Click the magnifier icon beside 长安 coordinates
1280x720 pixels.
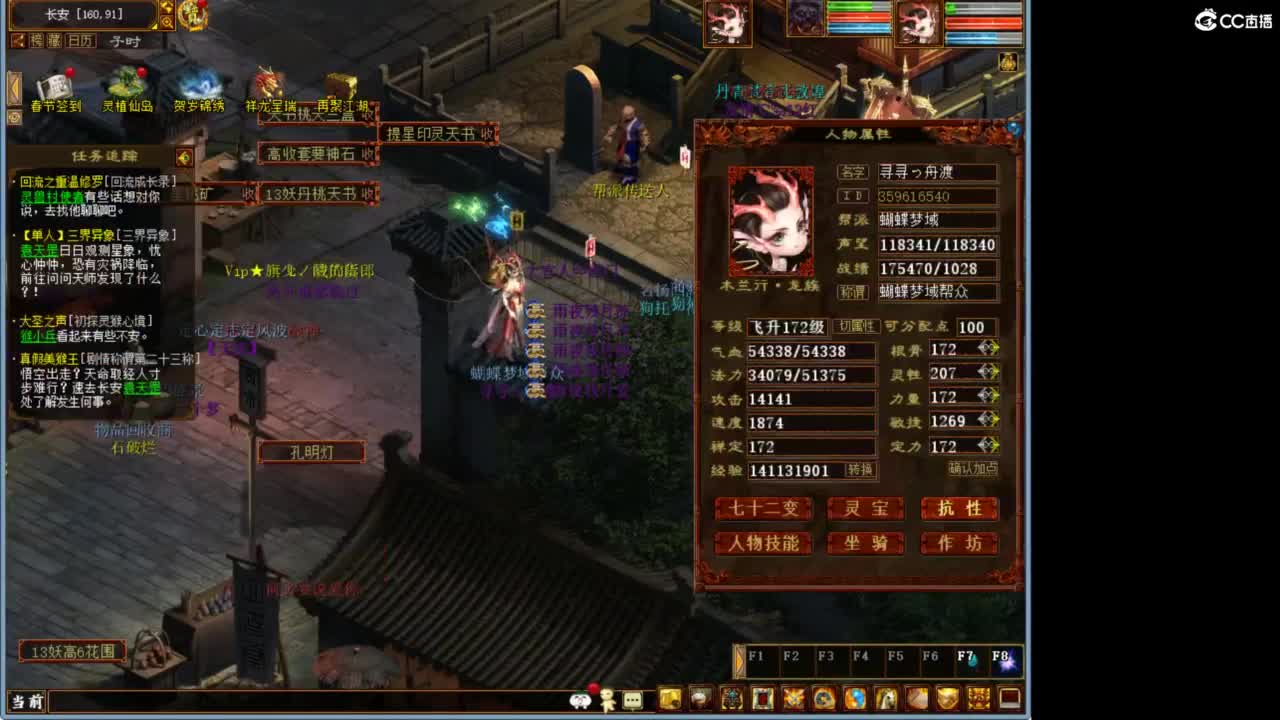(168, 22)
